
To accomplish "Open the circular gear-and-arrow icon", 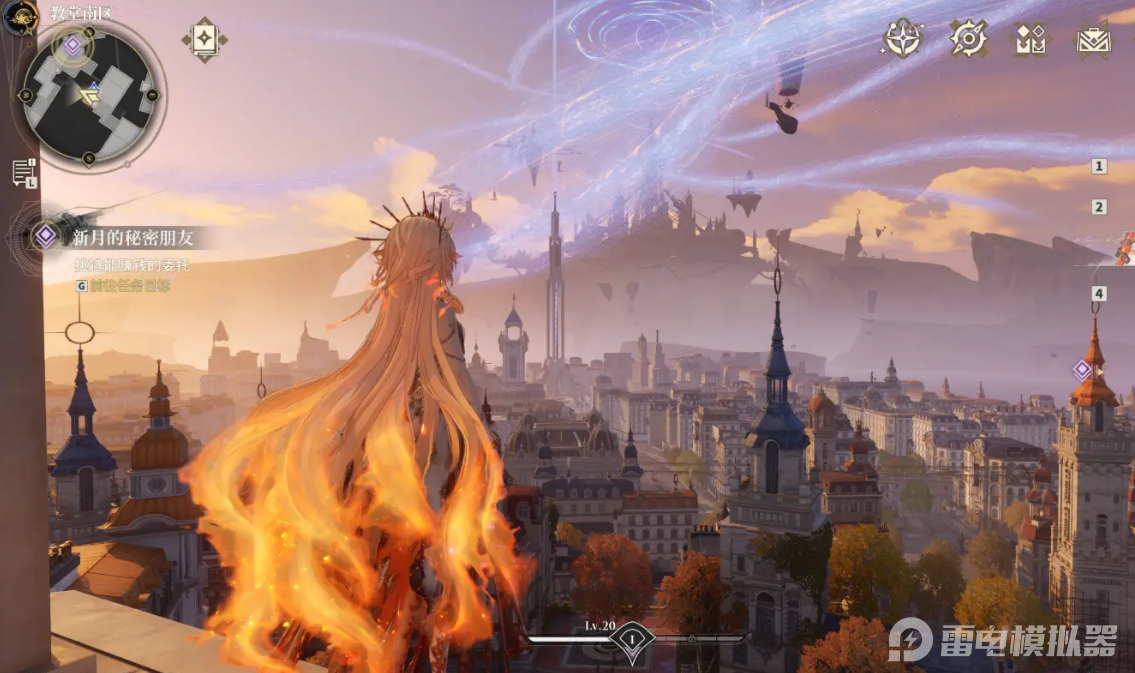I will pos(968,39).
